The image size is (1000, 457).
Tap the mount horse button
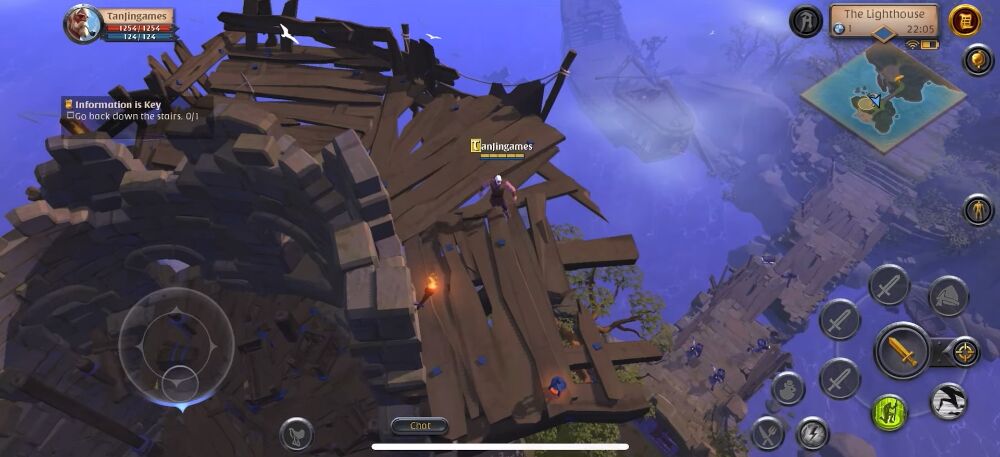click(x=296, y=433)
